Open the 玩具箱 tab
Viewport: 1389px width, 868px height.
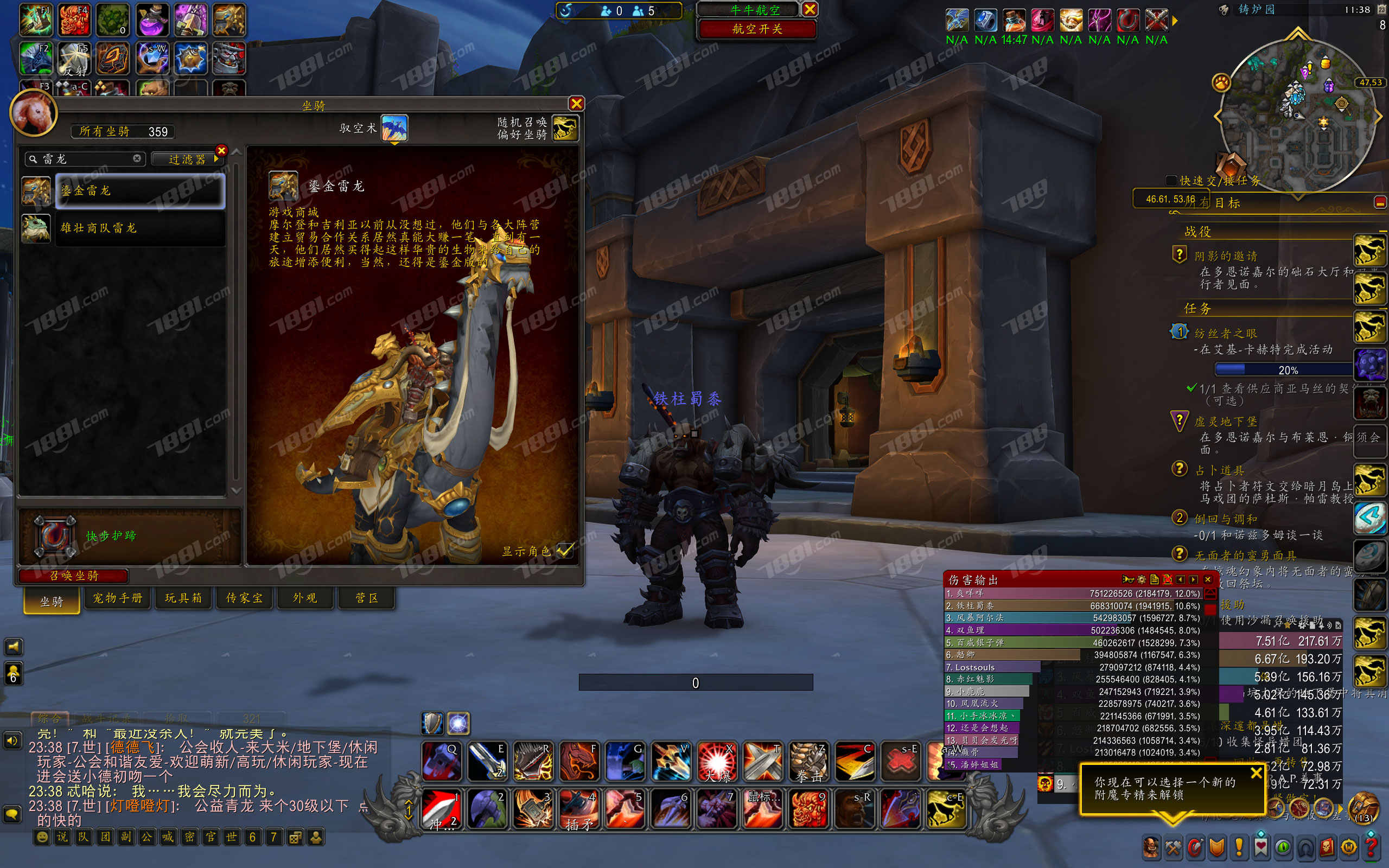184,598
